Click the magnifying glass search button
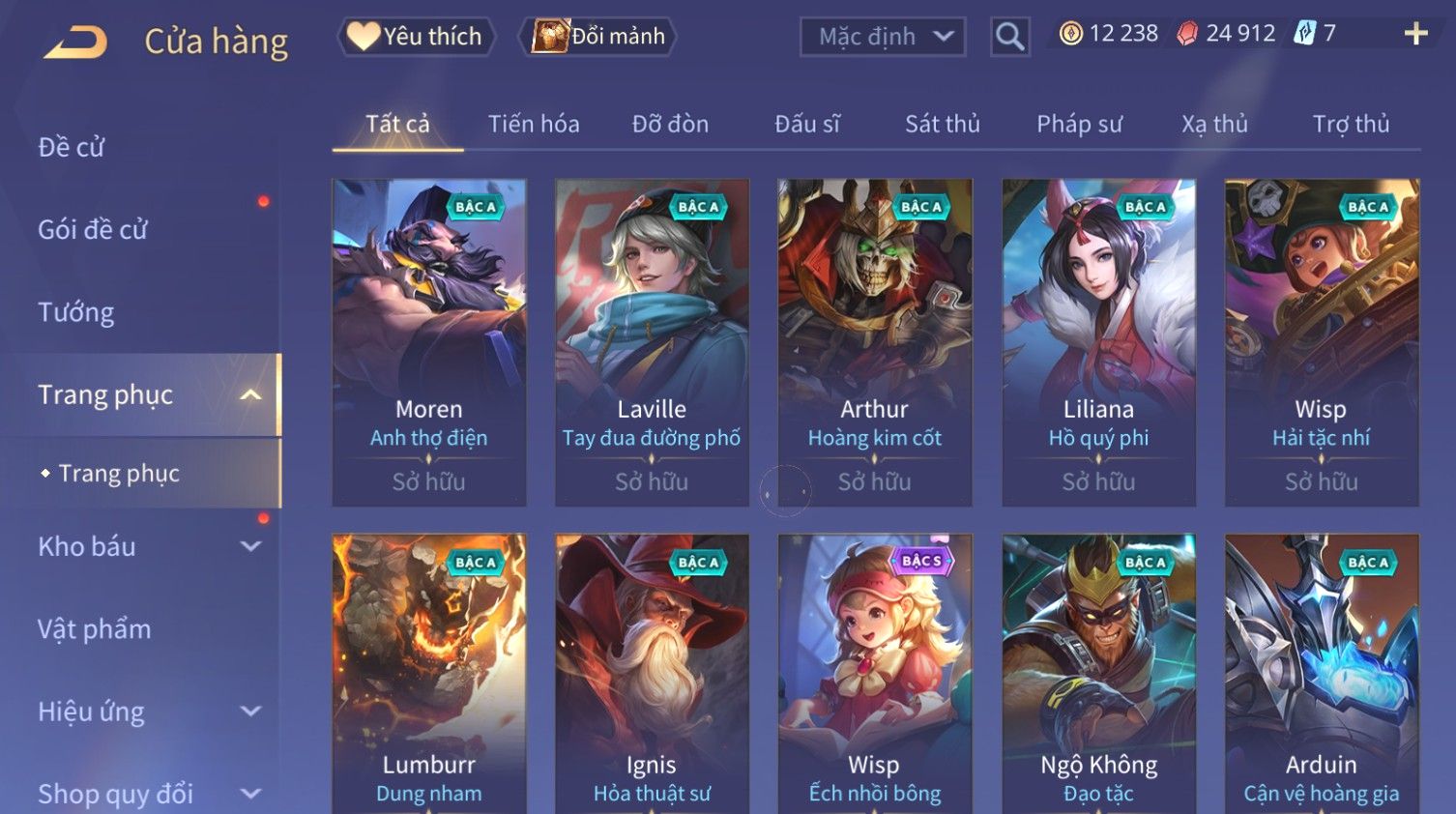 click(x=1009, y=37)
